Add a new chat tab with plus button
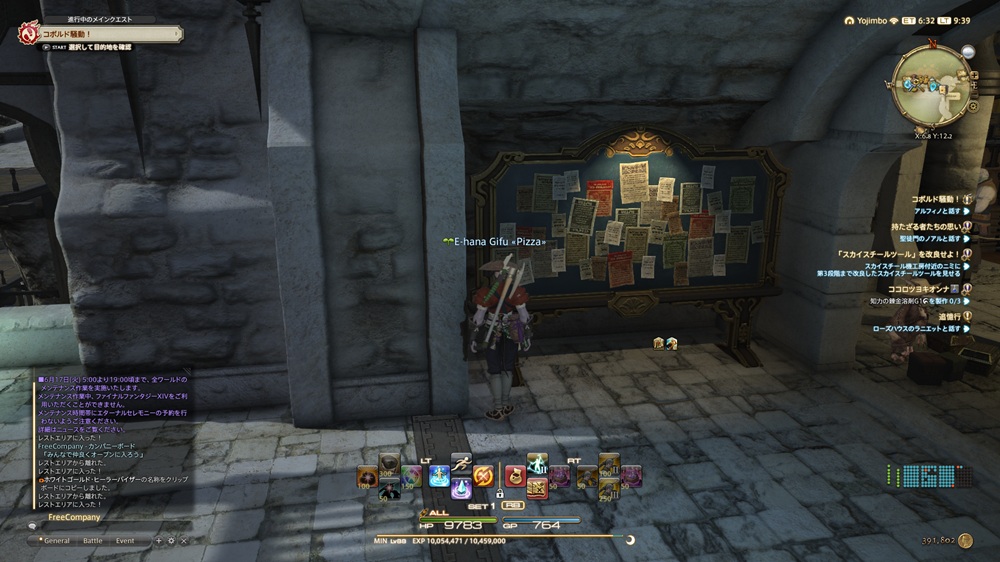Image resolution: width=1000 pixels, height=562 pixels. pos(157,541)
